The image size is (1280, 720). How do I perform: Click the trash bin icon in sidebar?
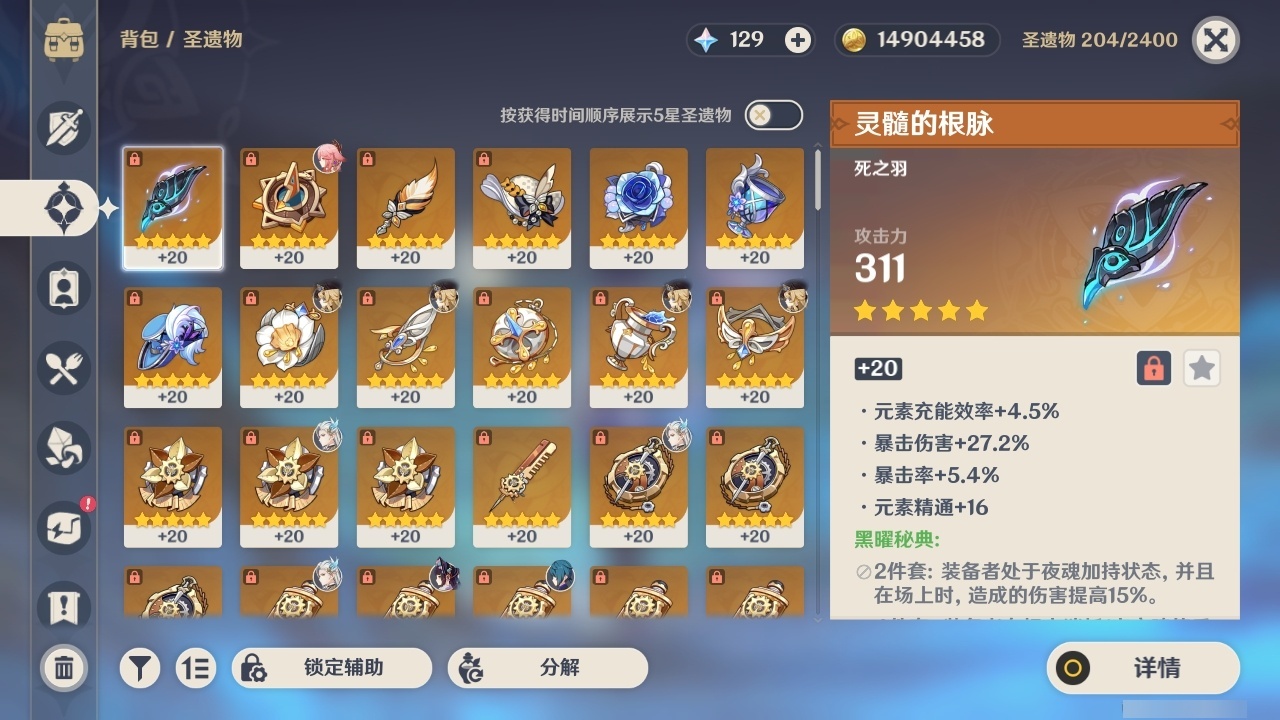point(62,667)
